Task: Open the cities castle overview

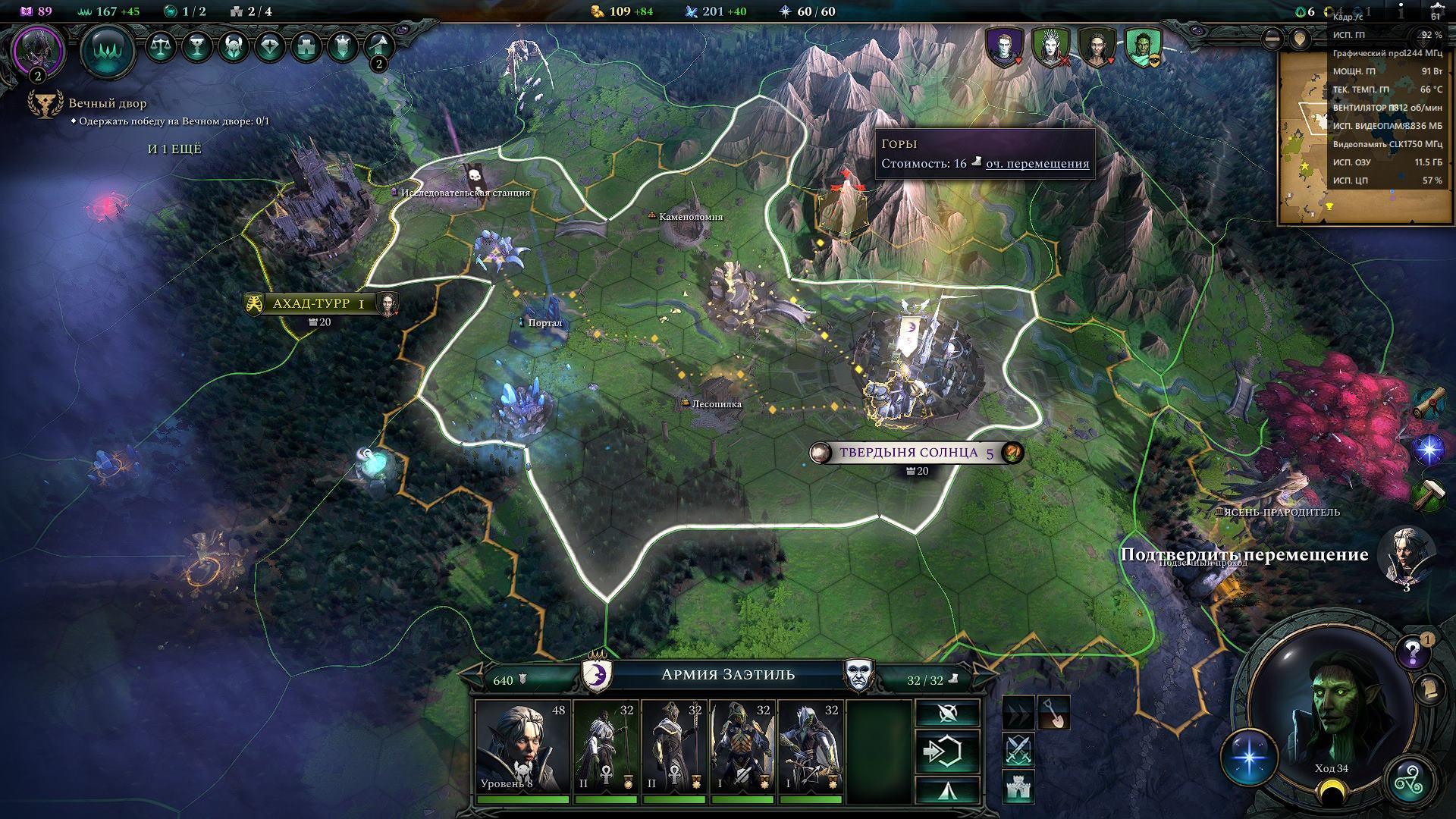Action: 306,48
